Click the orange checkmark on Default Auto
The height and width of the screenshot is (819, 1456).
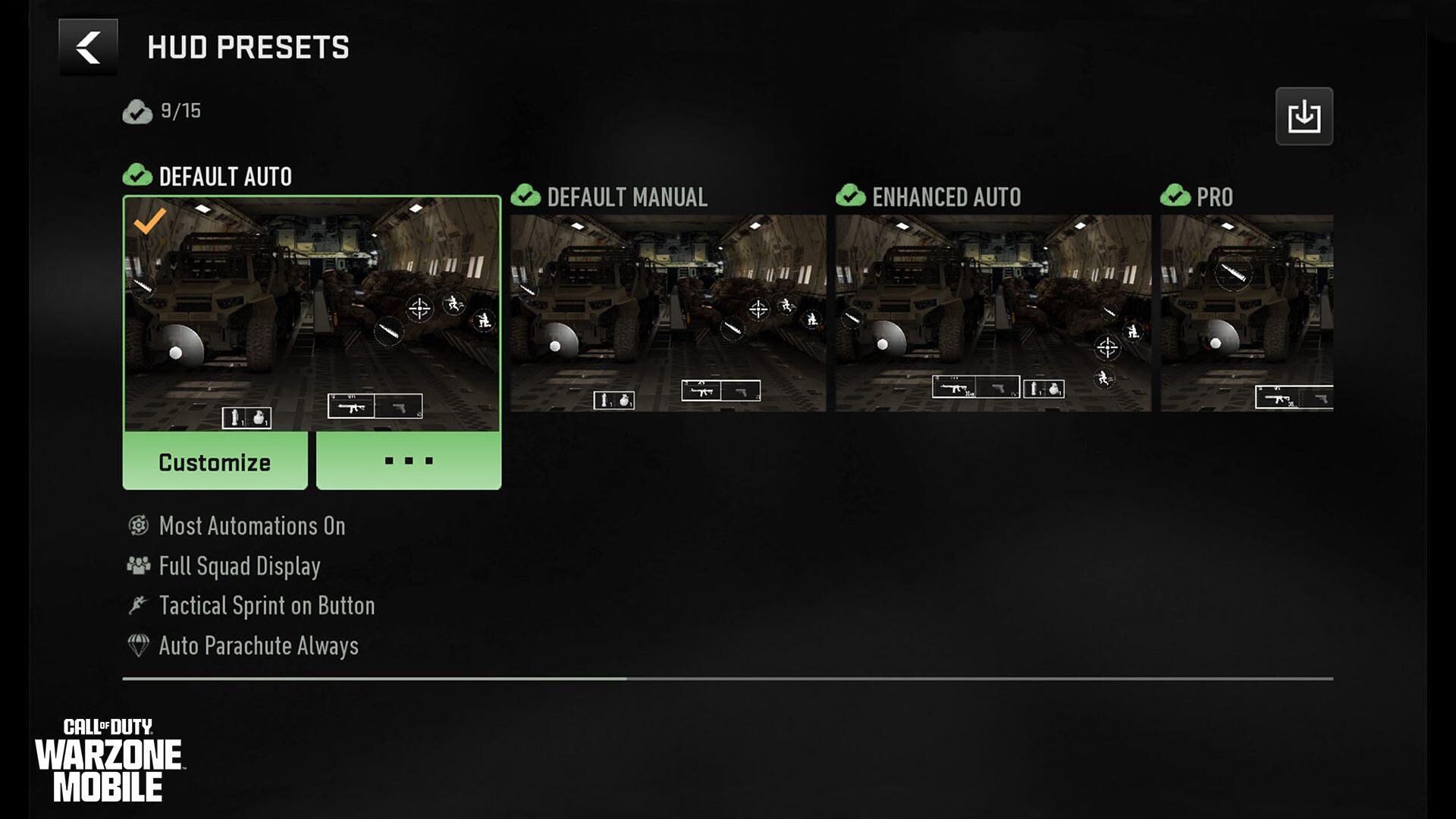[x=151, y=219]
